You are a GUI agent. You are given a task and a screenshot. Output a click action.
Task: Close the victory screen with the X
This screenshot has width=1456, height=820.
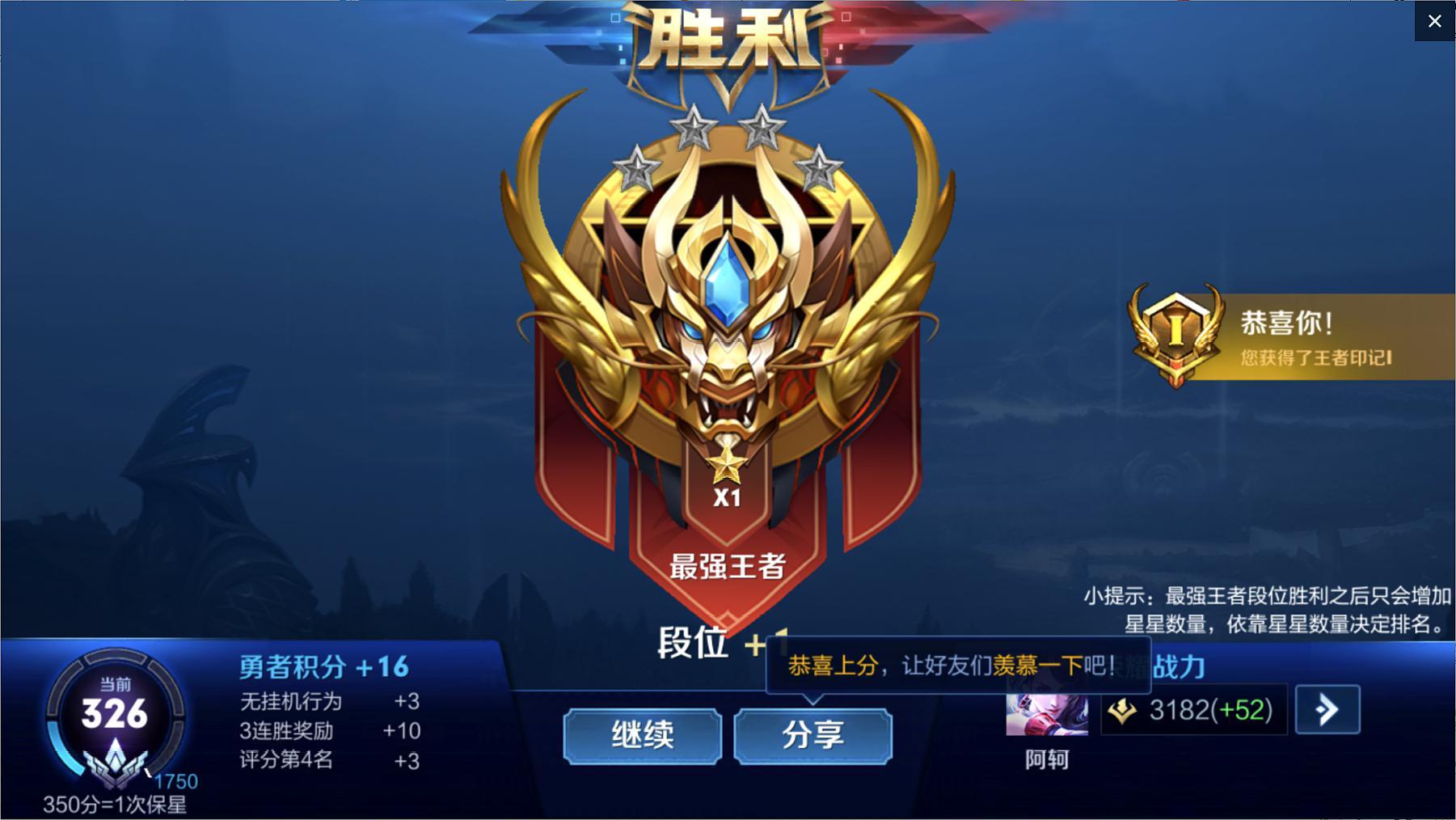pos(1435,21)
